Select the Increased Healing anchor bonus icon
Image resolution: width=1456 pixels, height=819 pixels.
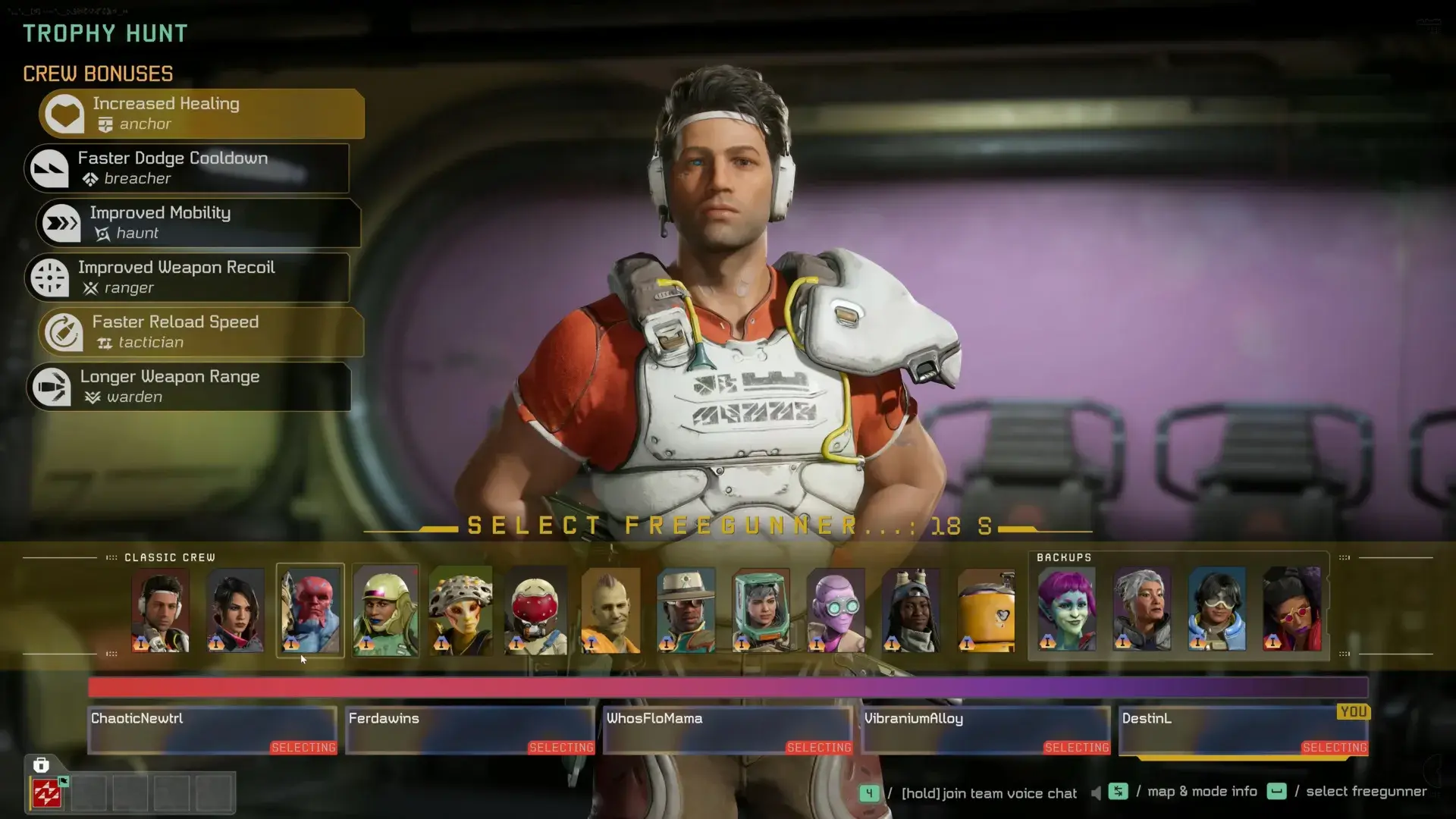point(64,113)
